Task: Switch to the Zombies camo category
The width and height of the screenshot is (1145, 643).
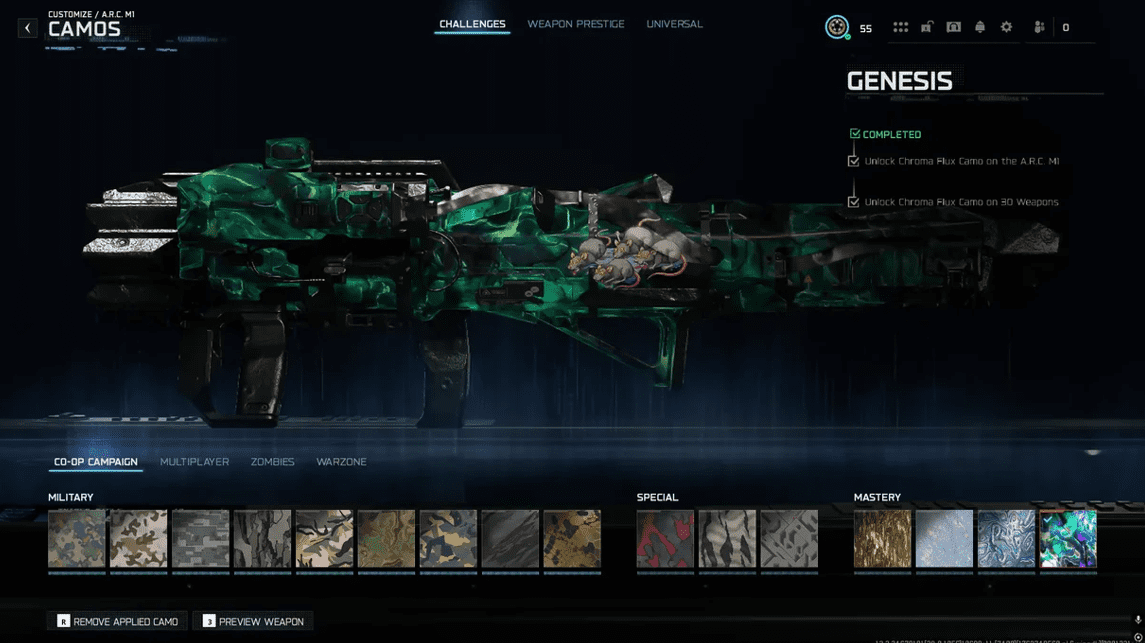Action: click(x=272, y=462)
